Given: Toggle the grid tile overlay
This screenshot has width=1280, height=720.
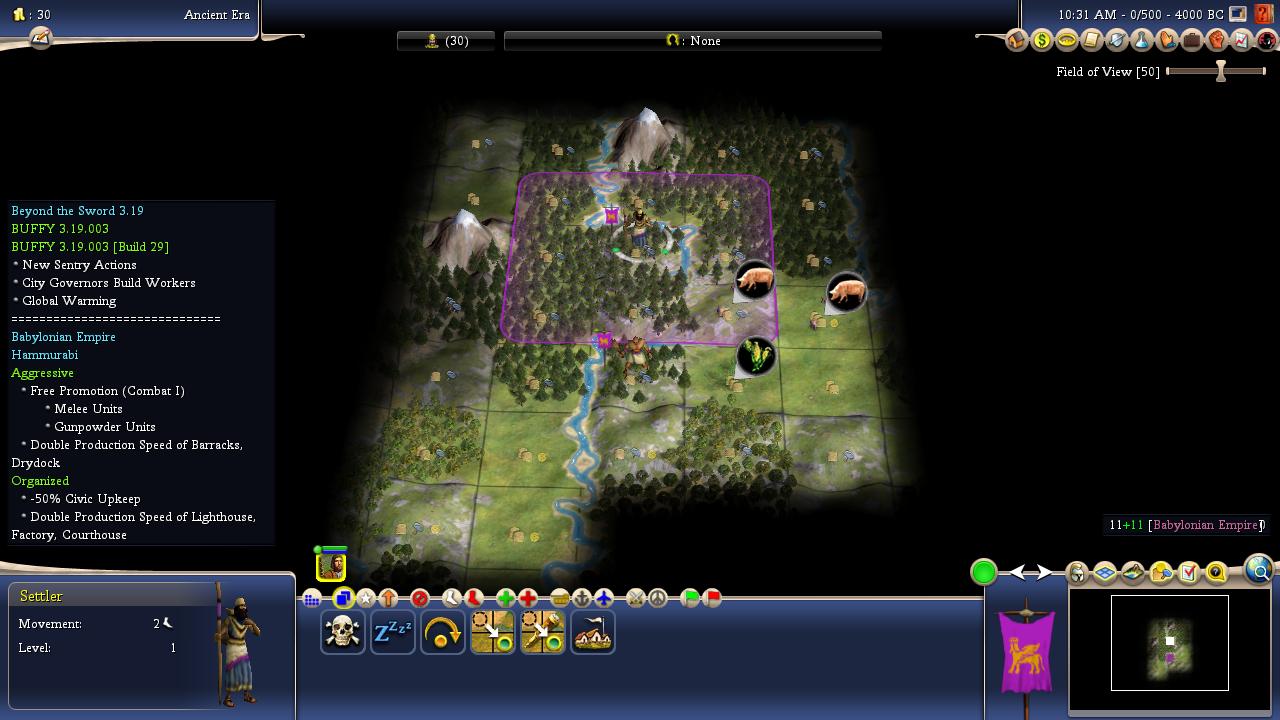Looking at the screenshot, I should (x=1105, y=573).
